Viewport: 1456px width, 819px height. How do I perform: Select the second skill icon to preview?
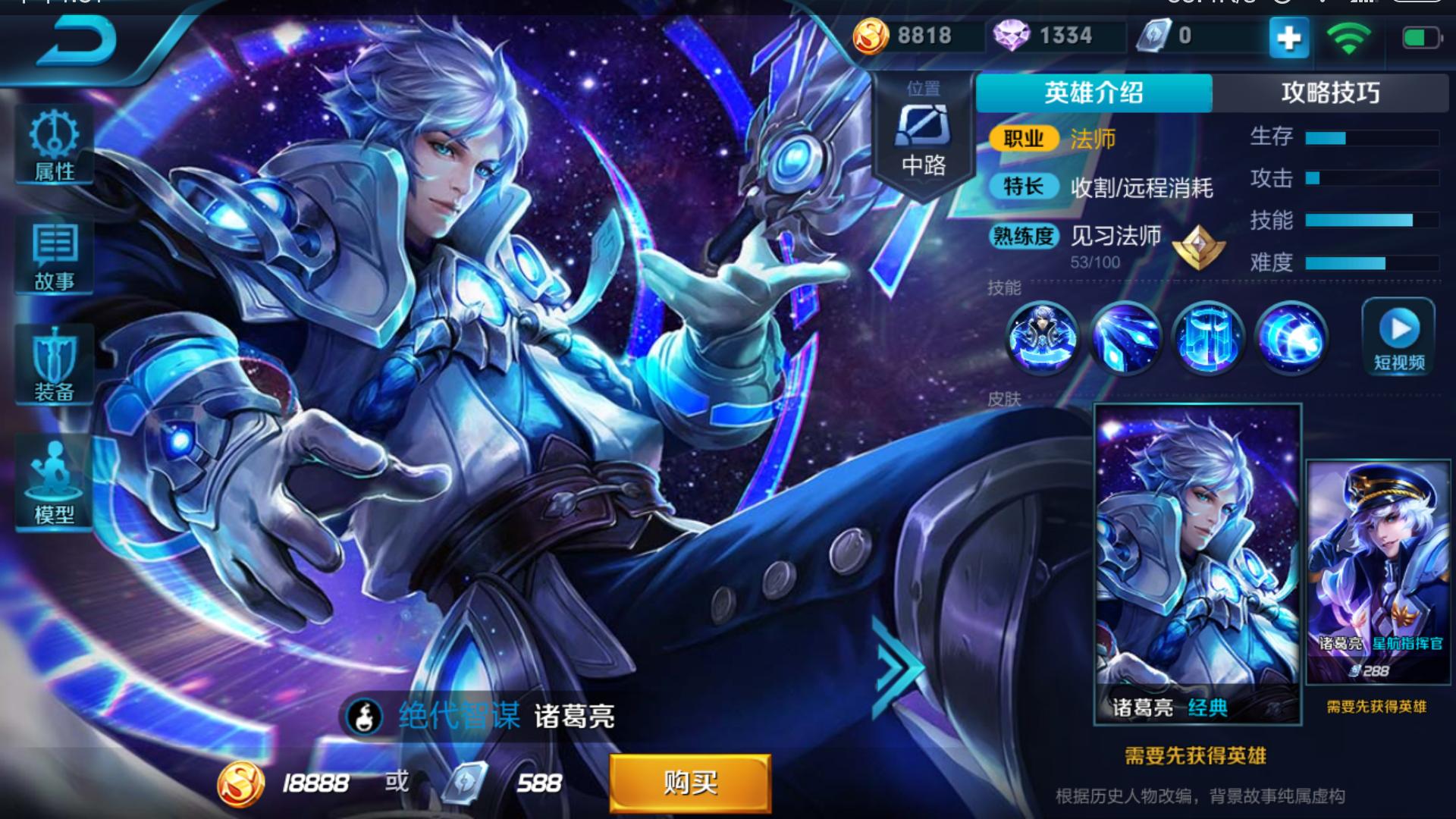click(1128, 340)
